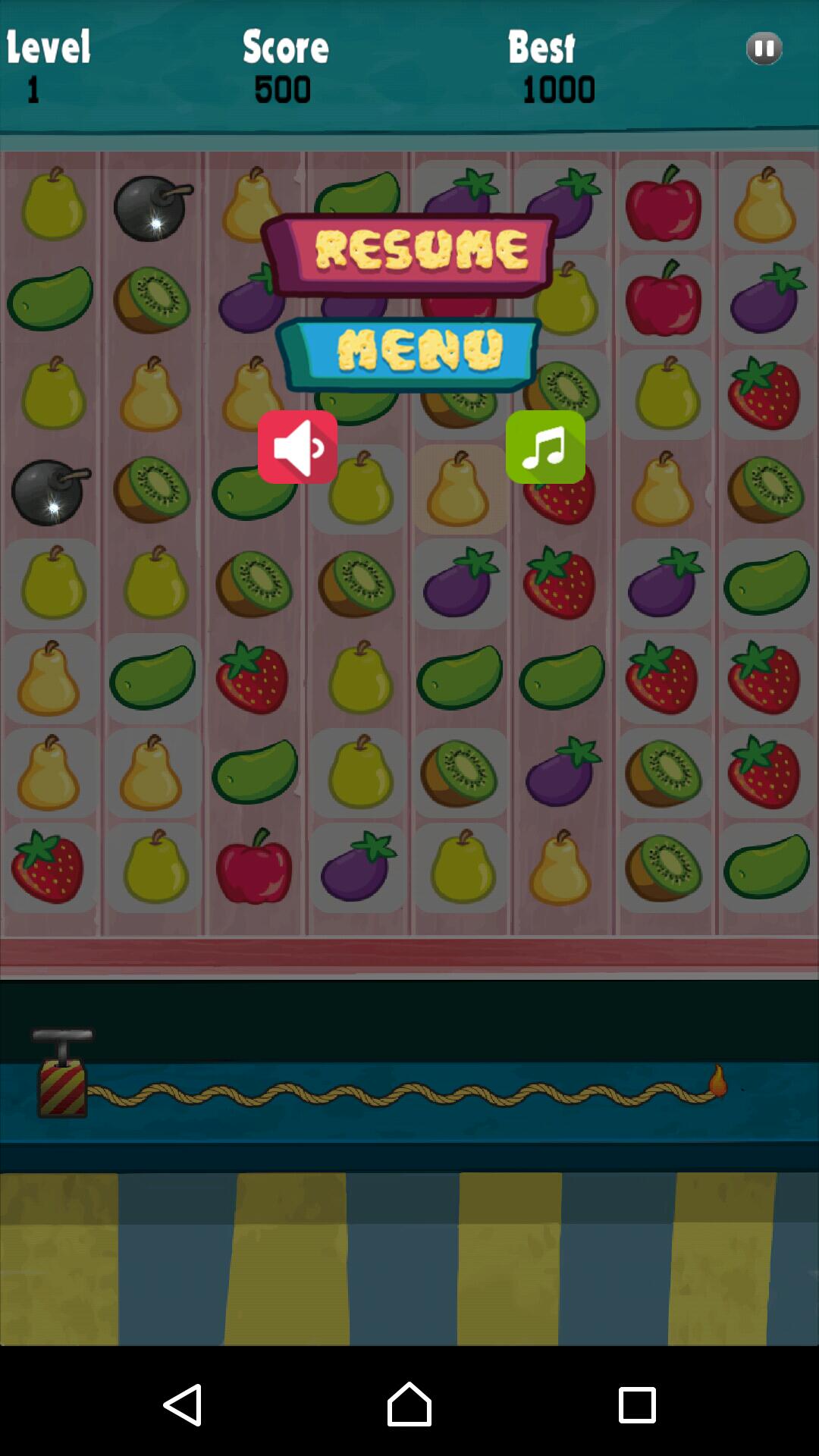Go to the Android home screen
Screen dimensions: 819x1456
(409, 1404)
